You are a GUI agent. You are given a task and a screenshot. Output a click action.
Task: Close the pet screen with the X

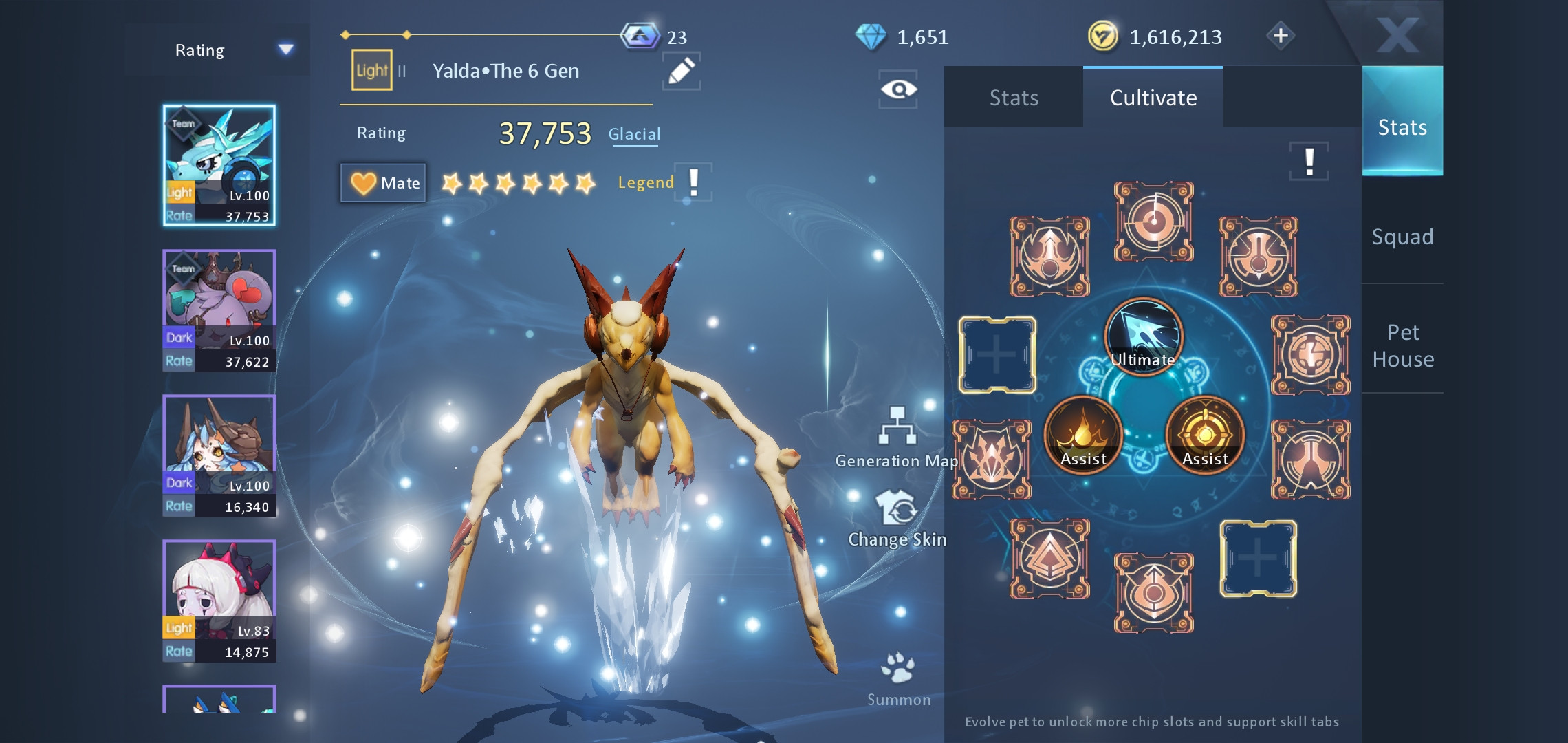tap(1397, 34)
